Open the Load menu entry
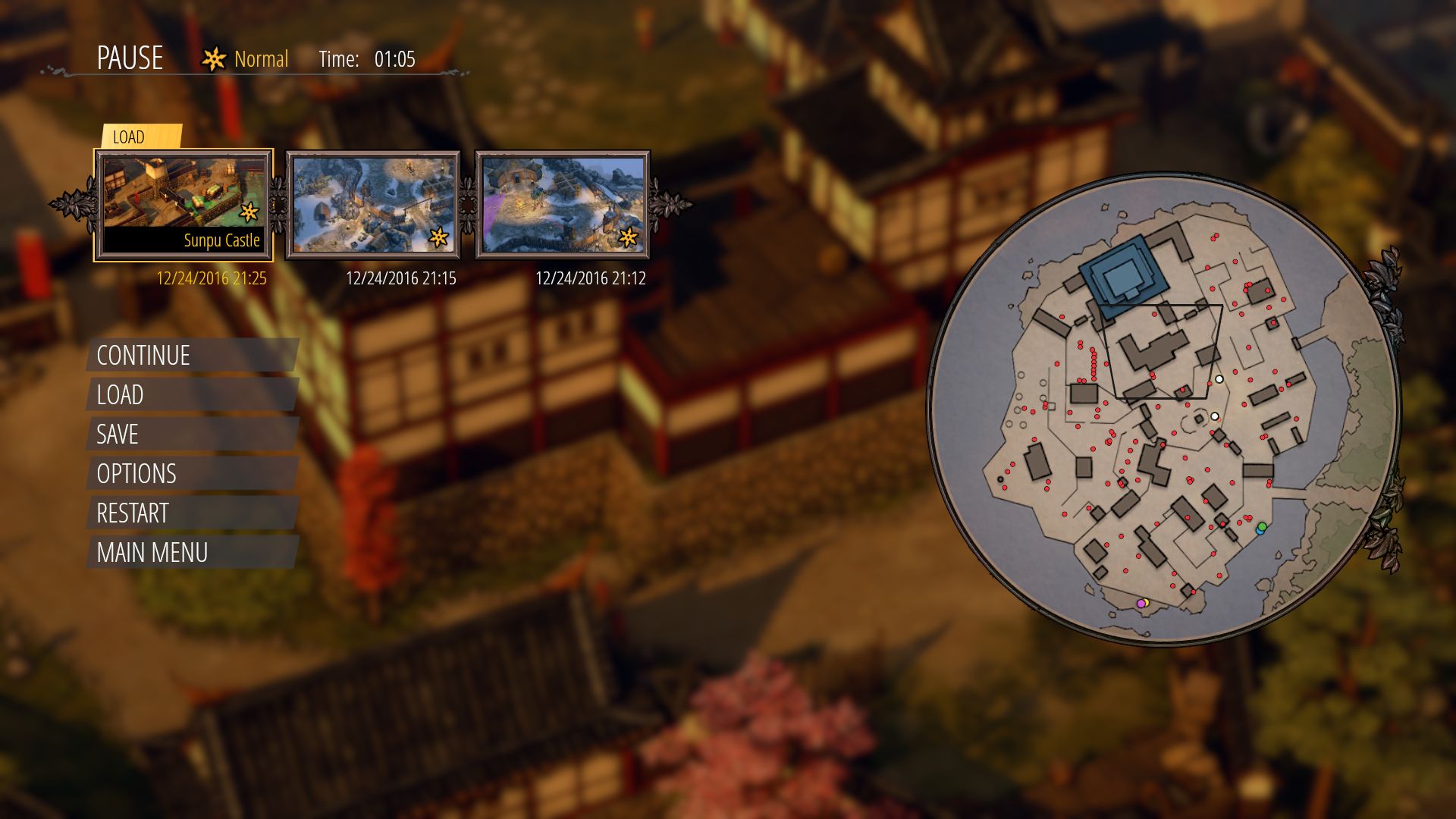 [x=120, y=395]
